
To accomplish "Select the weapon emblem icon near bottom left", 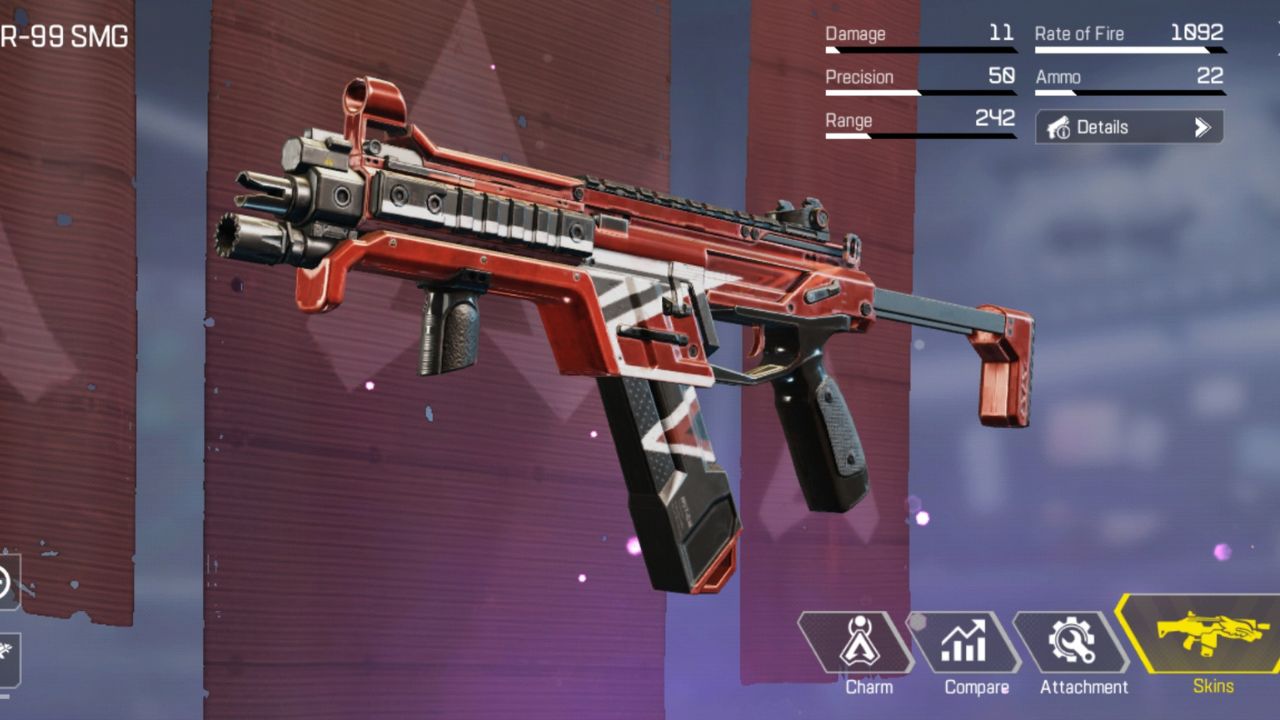I will (6, 651).
